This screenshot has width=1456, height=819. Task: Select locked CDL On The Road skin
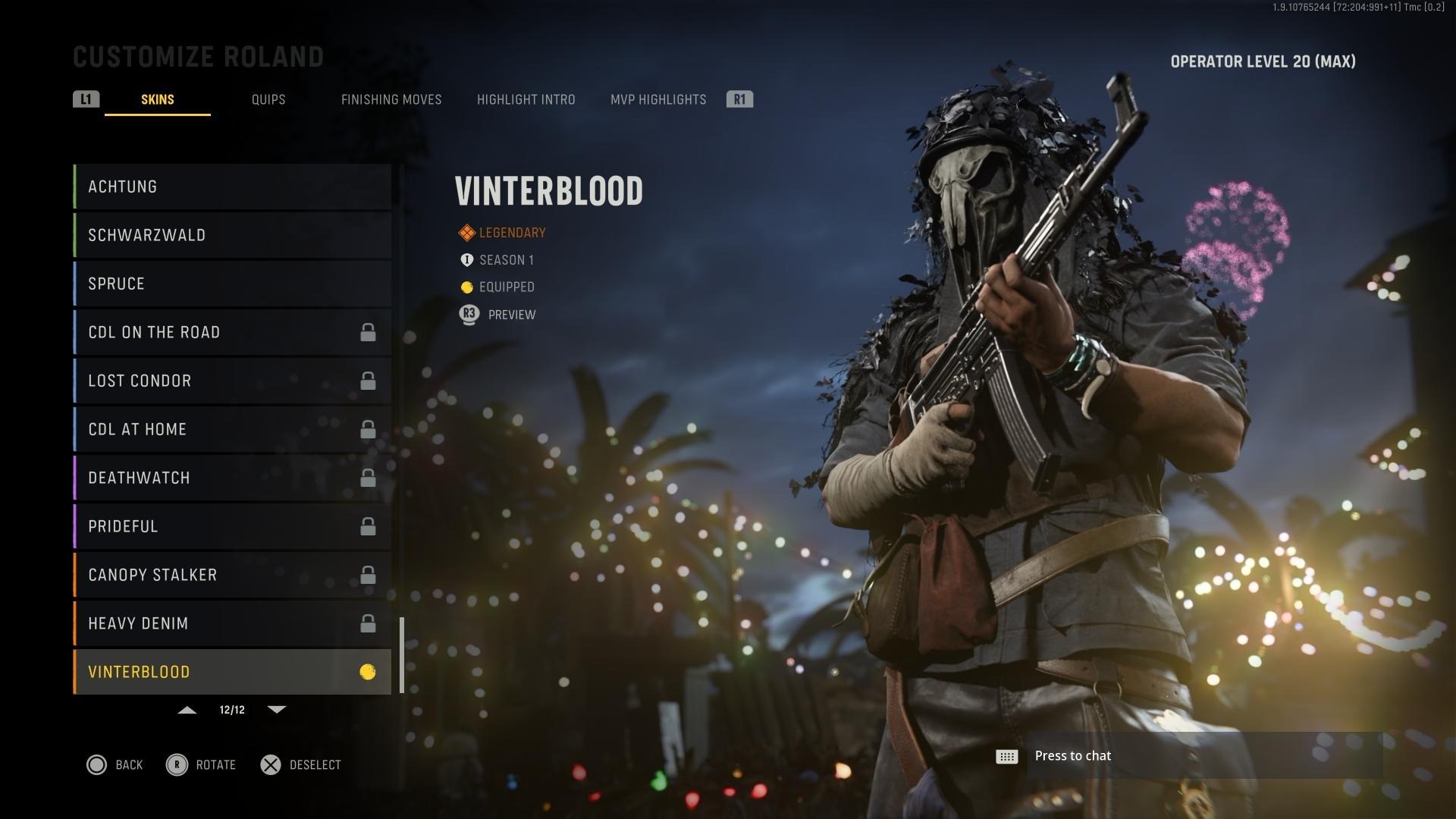pyautogui.click(x=232, y=332)
